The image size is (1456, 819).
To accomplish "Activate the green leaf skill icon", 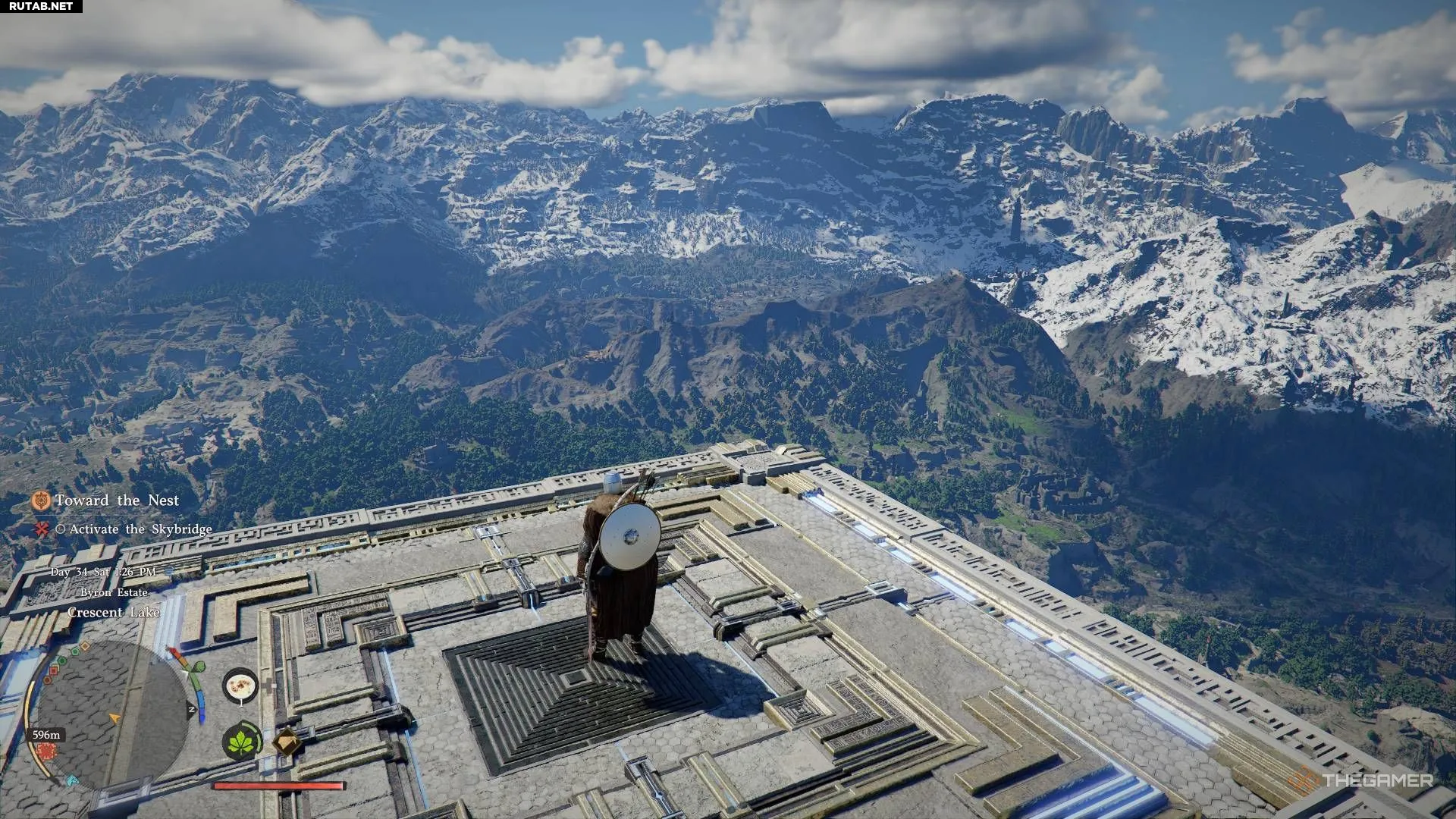I will (x=242, y=741).
